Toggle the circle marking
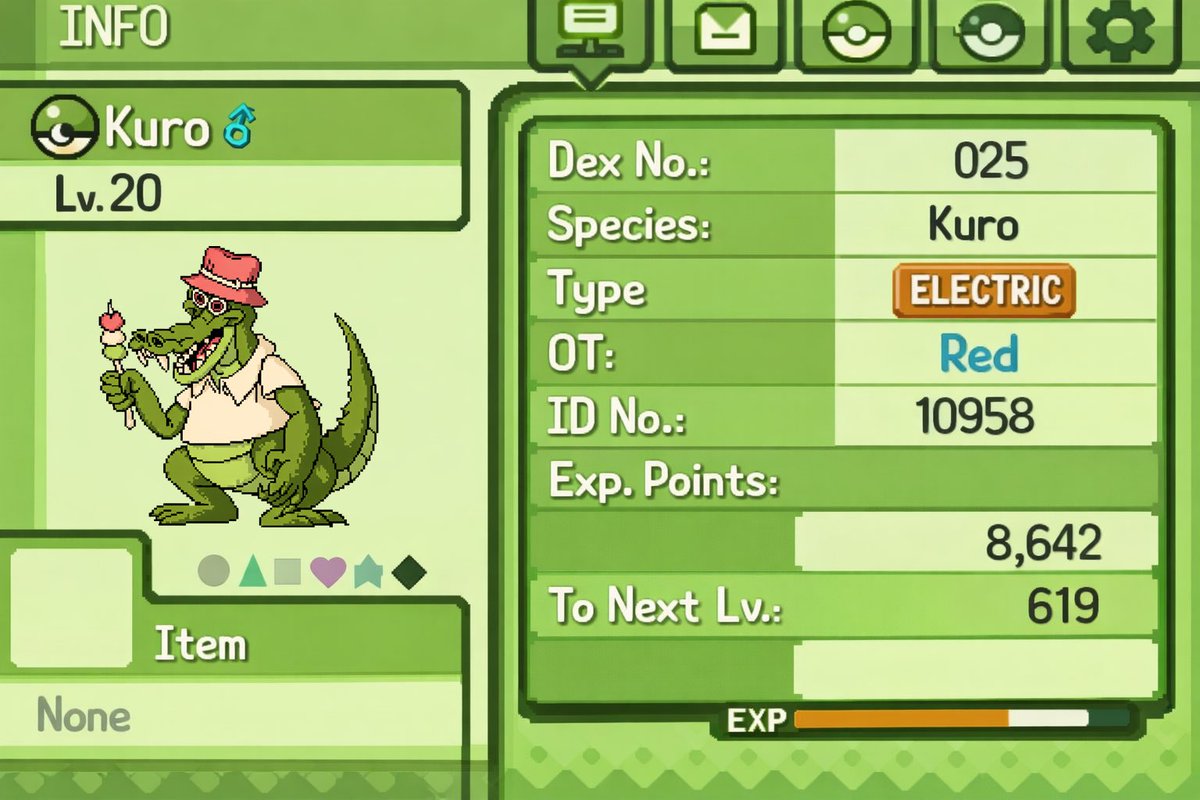 click(214, 572)
